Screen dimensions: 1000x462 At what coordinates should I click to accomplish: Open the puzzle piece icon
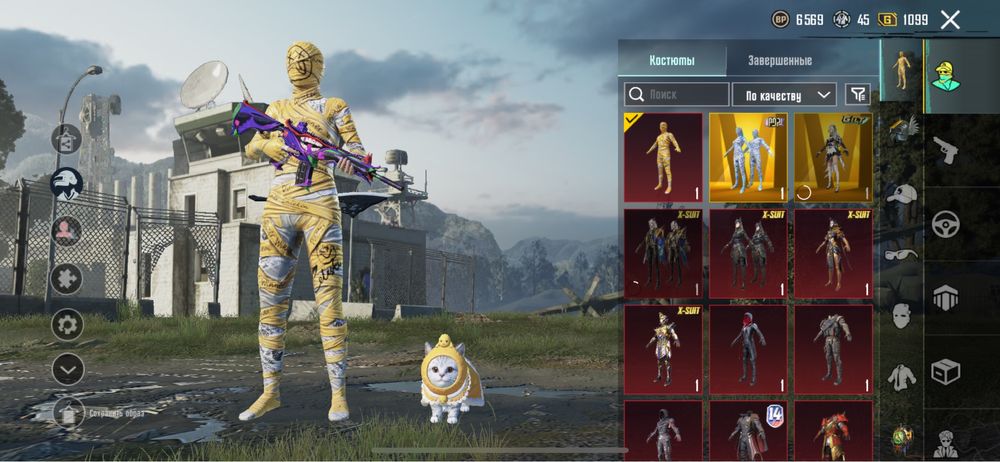[x=67, y=277]
